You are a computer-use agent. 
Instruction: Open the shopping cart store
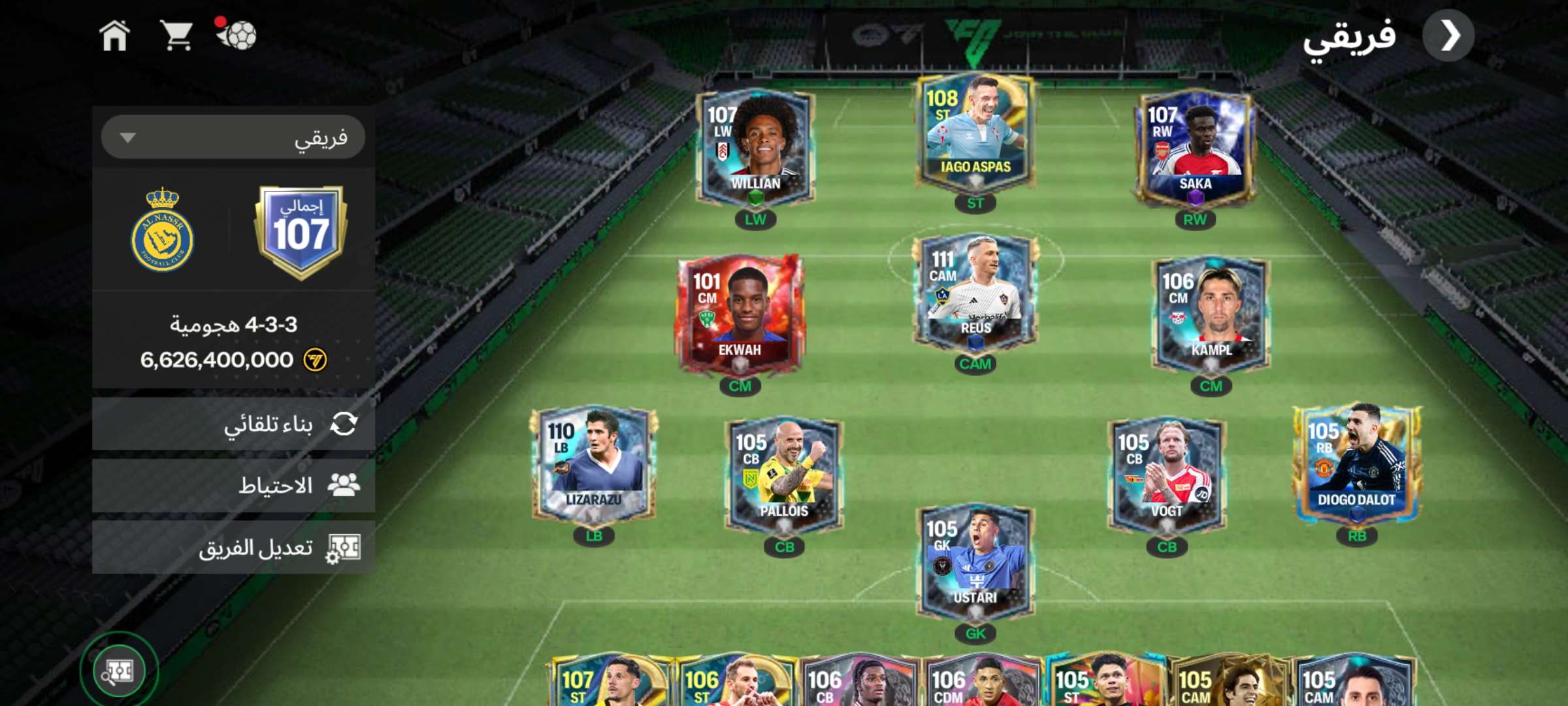coord(176,35)
